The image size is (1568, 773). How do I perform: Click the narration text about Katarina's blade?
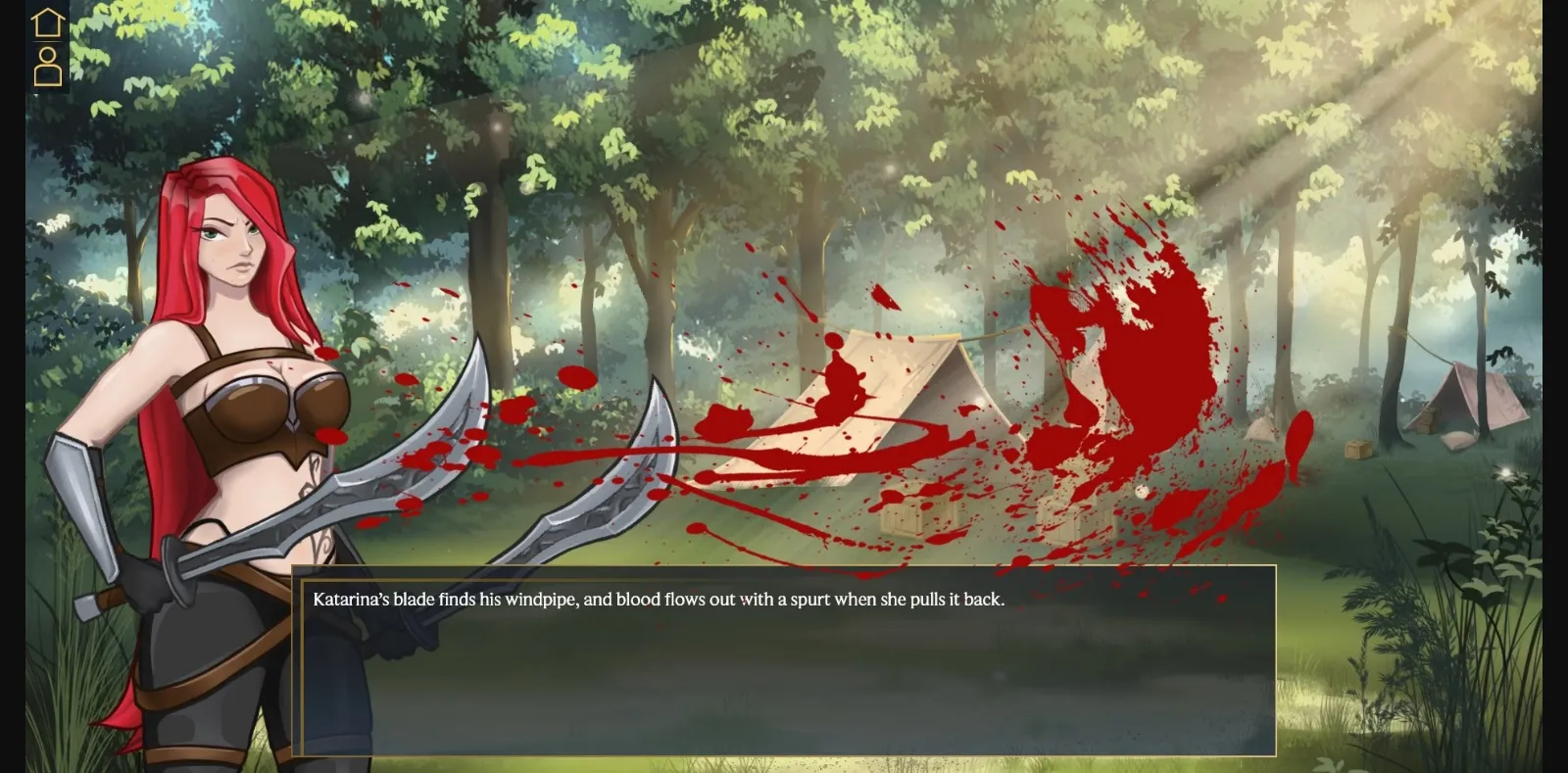click(659, 599)
